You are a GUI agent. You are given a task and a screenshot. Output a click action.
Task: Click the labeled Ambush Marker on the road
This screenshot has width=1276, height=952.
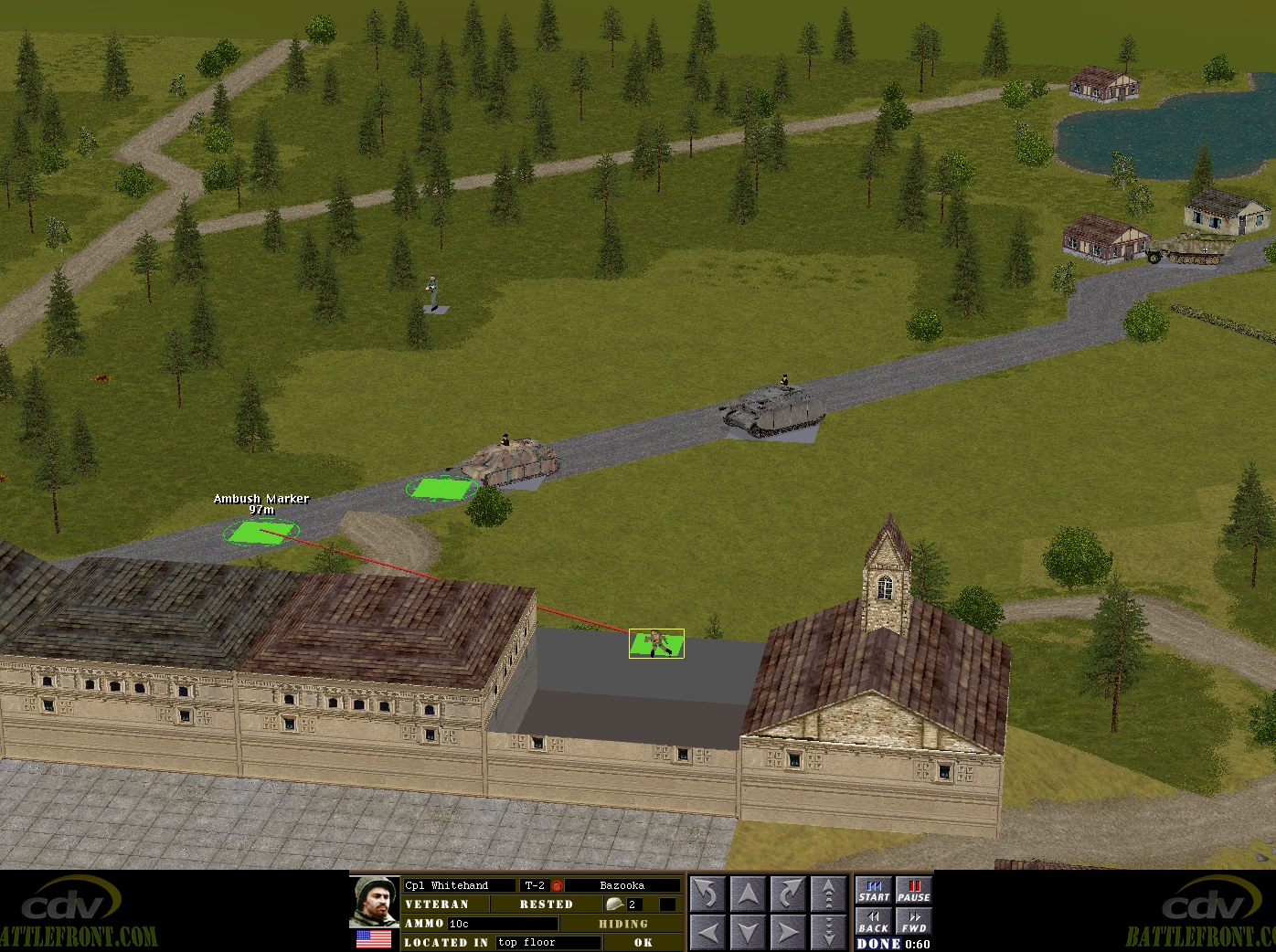[261, 531]
